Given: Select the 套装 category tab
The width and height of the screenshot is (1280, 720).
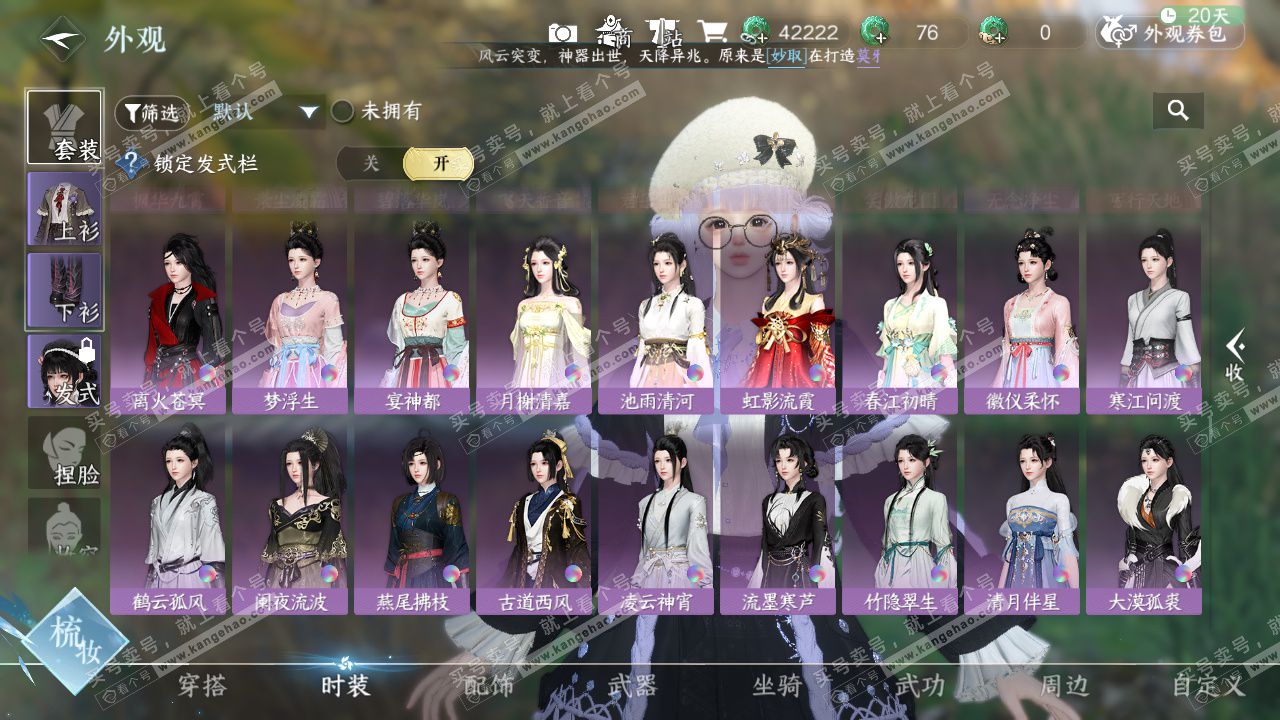Looking at the screenshot, I should [64, 127].
